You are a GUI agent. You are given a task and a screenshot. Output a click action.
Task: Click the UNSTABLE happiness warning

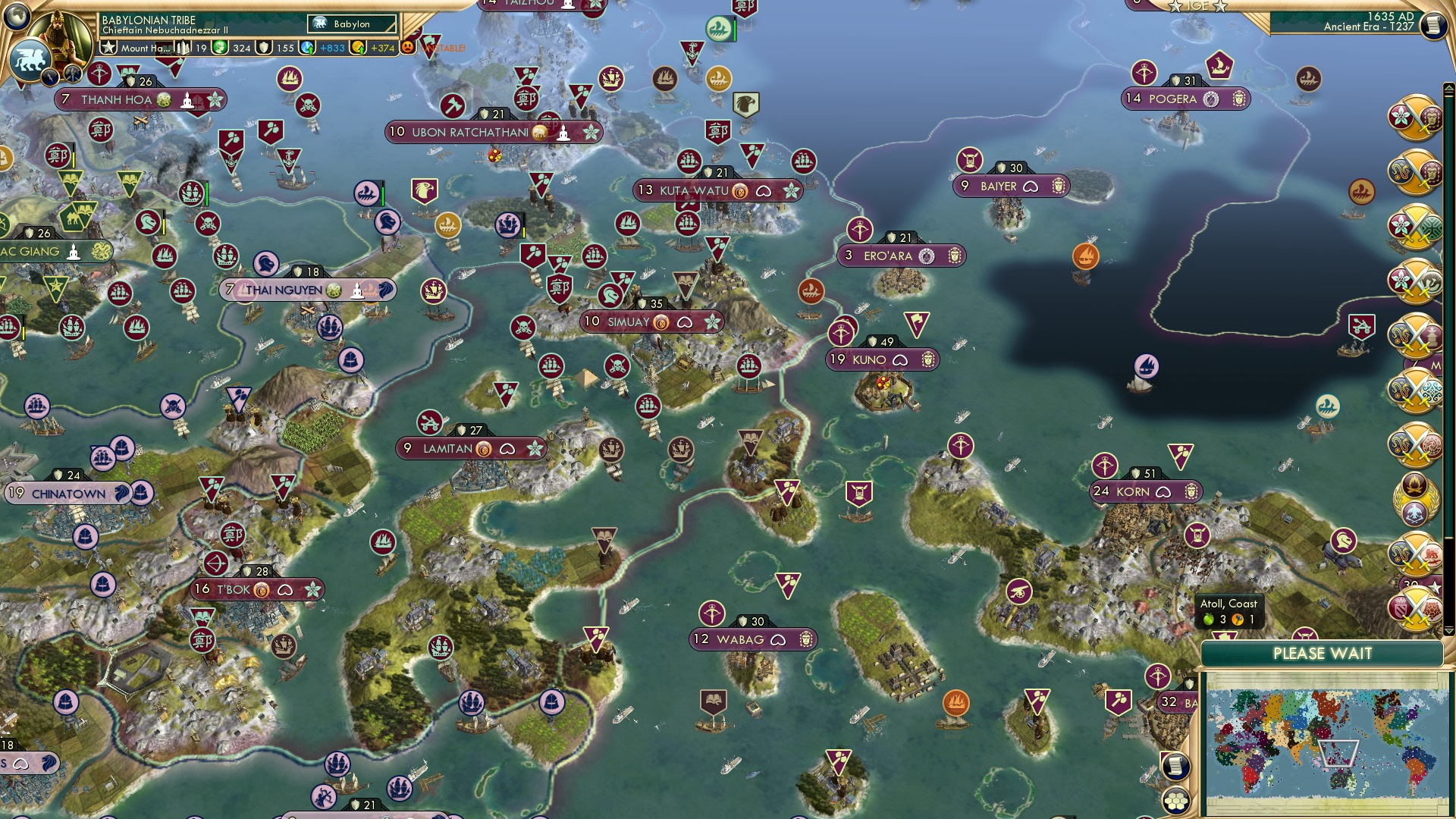click(444, 47)
